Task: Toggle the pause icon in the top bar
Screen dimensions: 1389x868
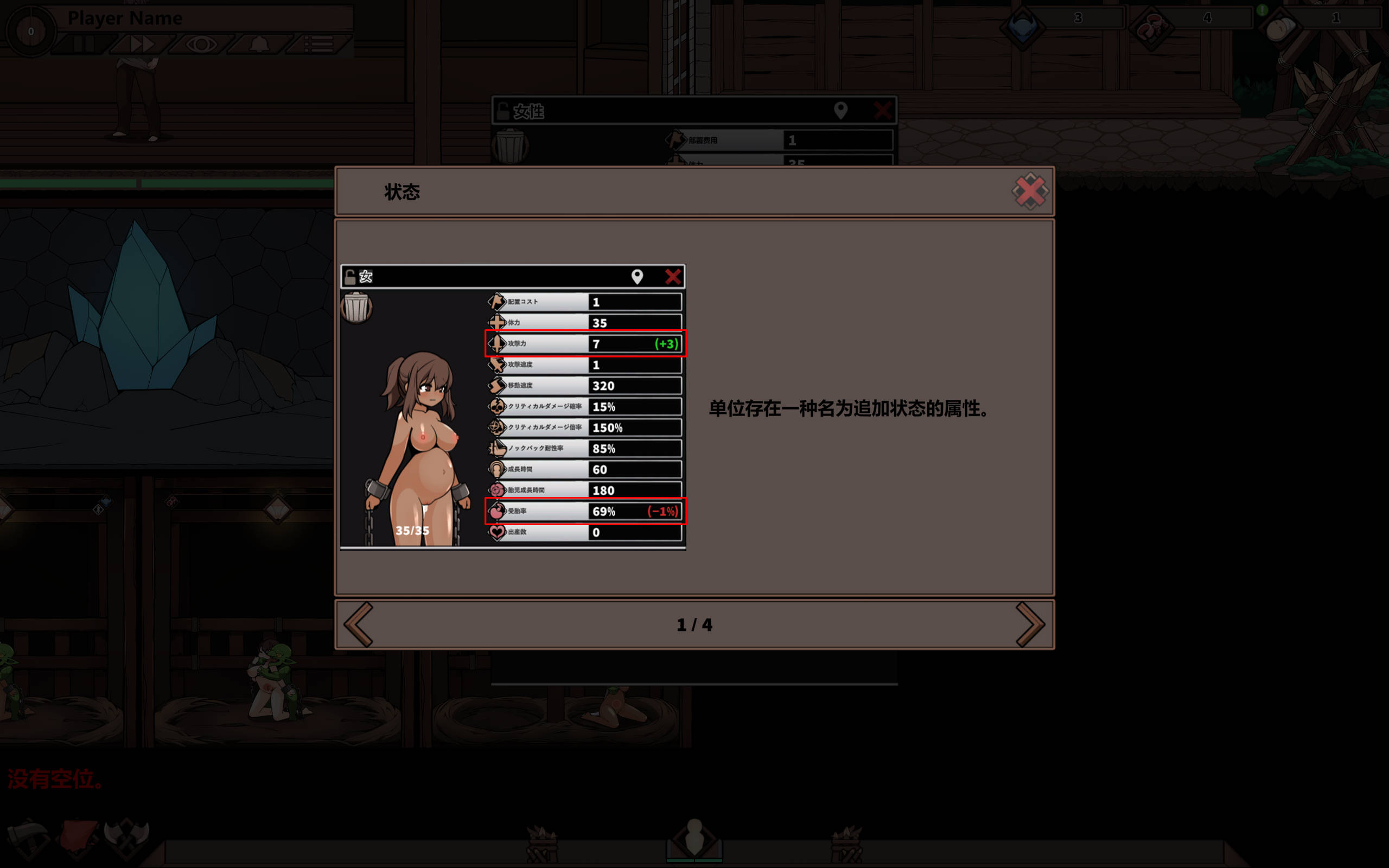Action: point(85,43)
